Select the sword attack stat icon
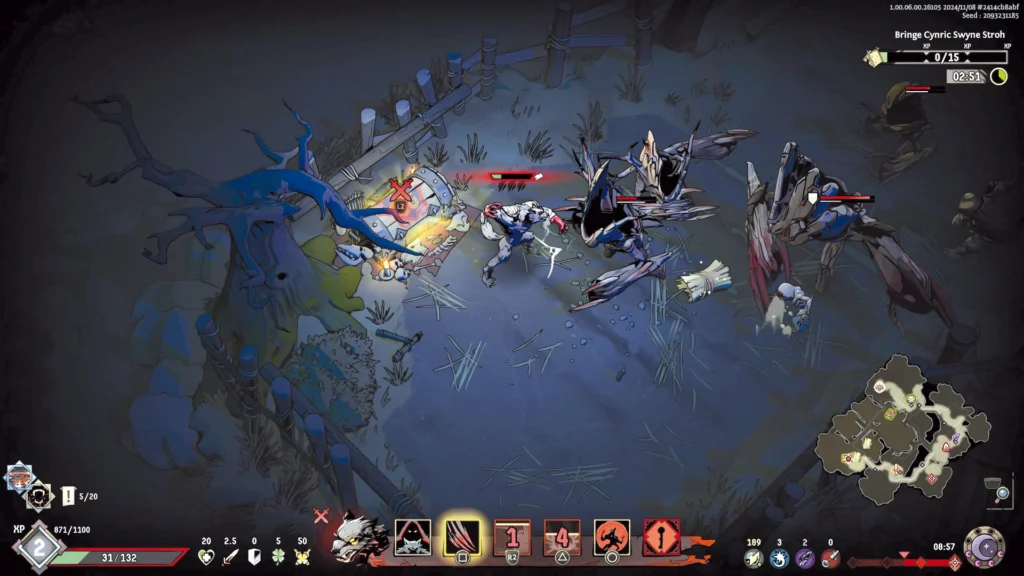This screenshot has width=1024, height=576. click(231, 556)
